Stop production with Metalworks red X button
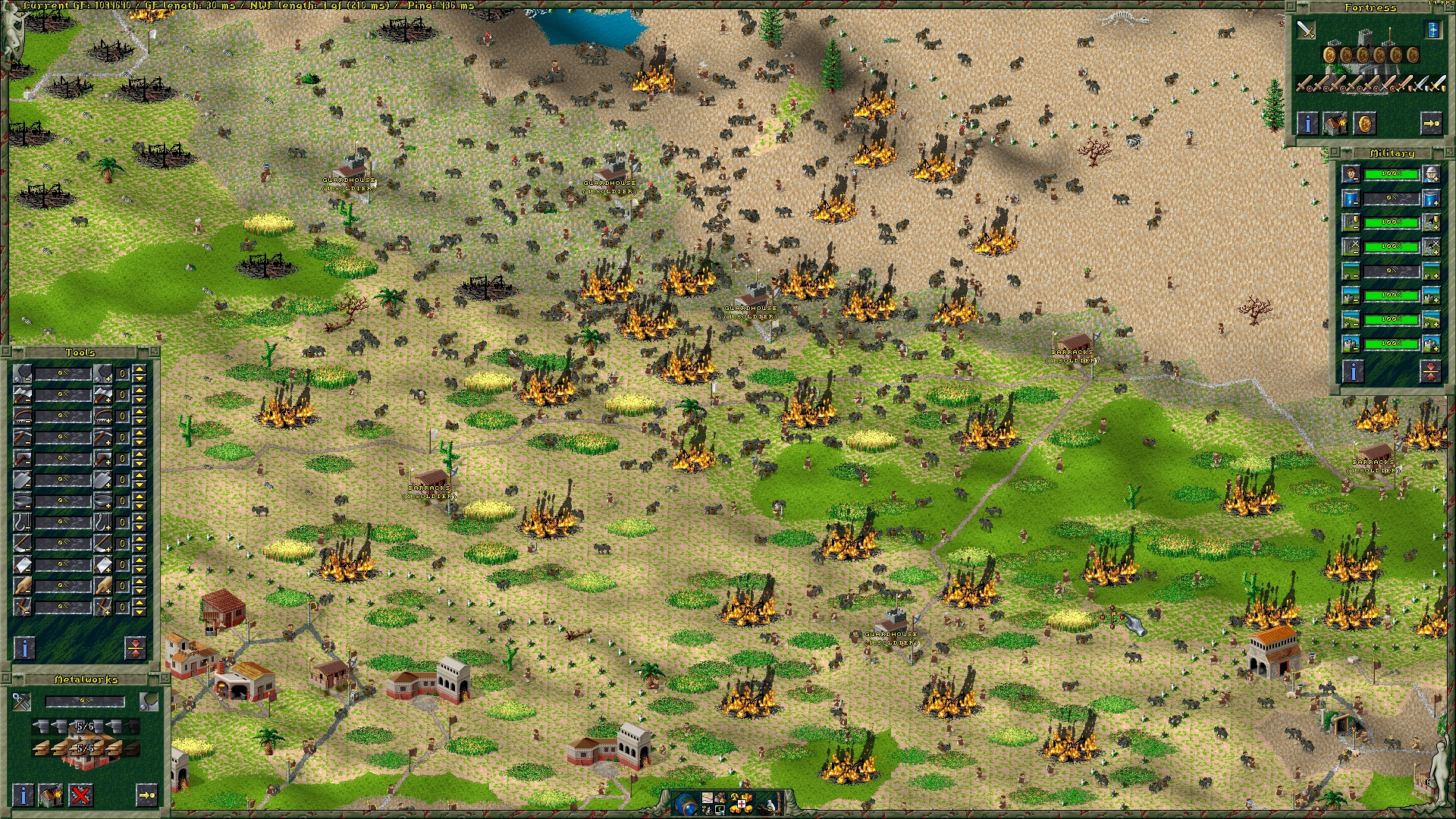The width and height of the screenshot is (1456, 819). click(80, 795)
